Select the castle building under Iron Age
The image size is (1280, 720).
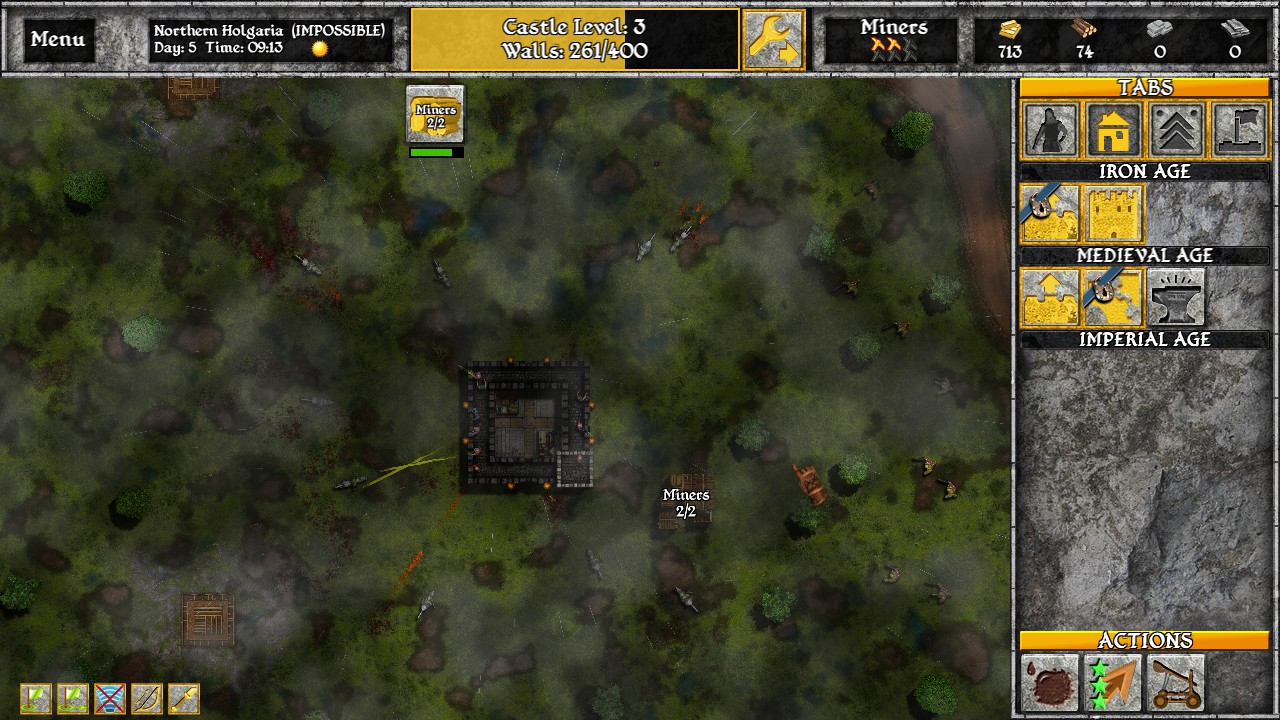tap(1114, 213)
